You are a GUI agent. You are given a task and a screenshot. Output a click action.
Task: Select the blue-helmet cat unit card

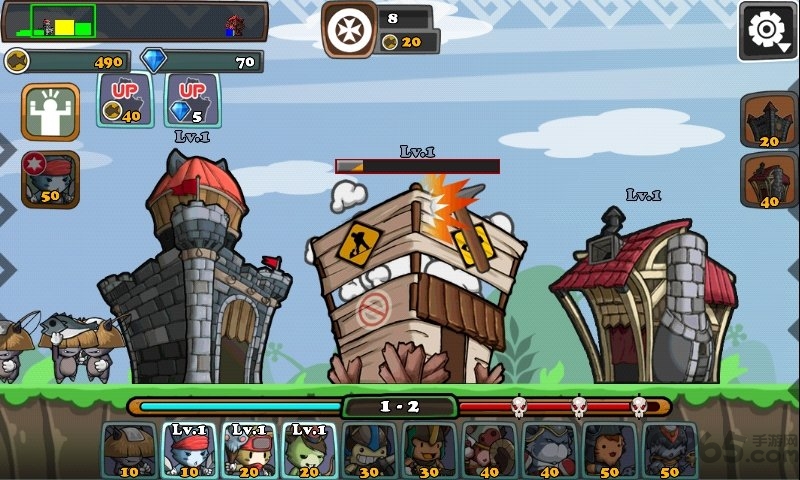coord(369,449)
